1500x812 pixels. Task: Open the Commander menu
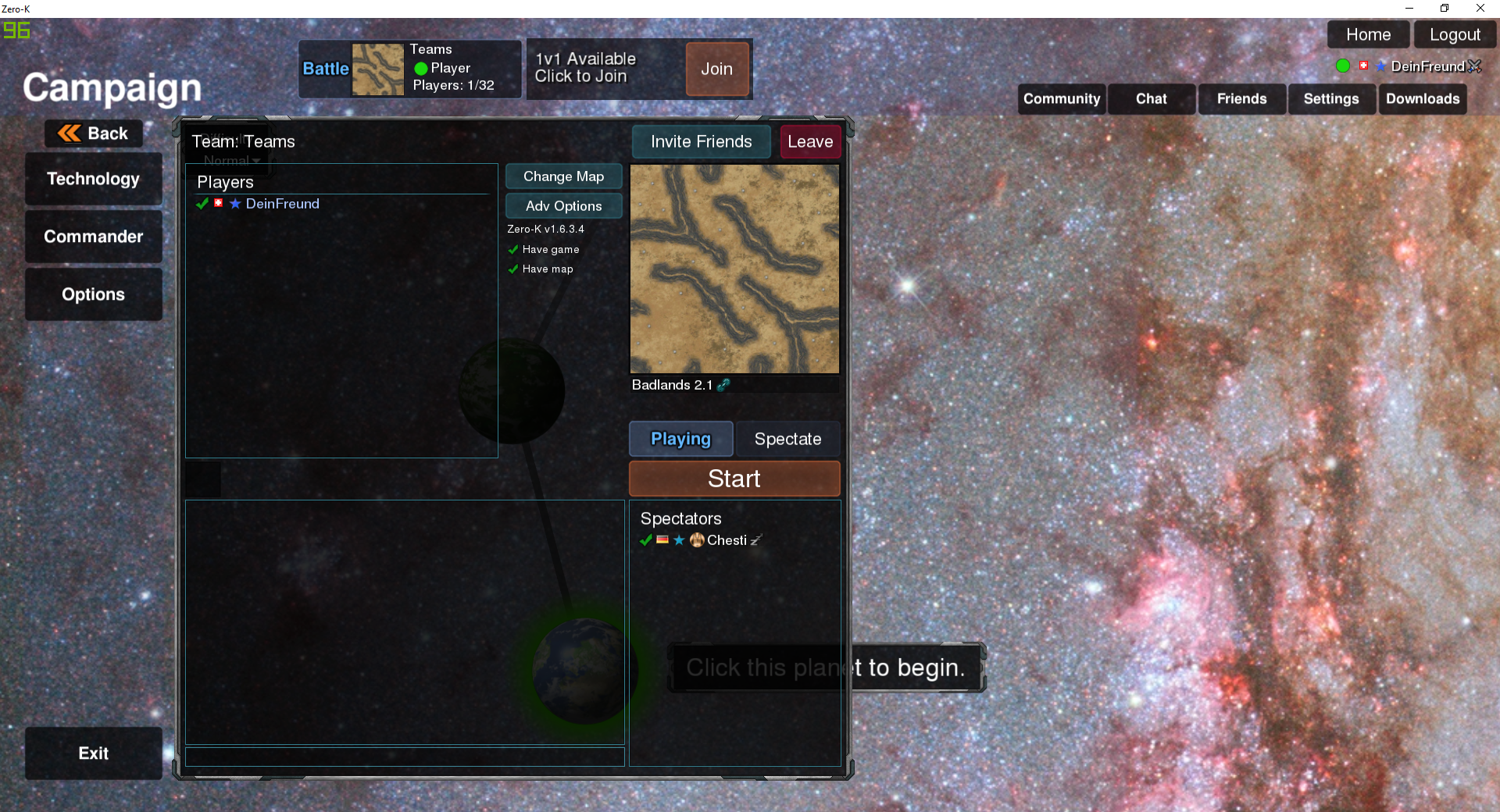point(93,237)
